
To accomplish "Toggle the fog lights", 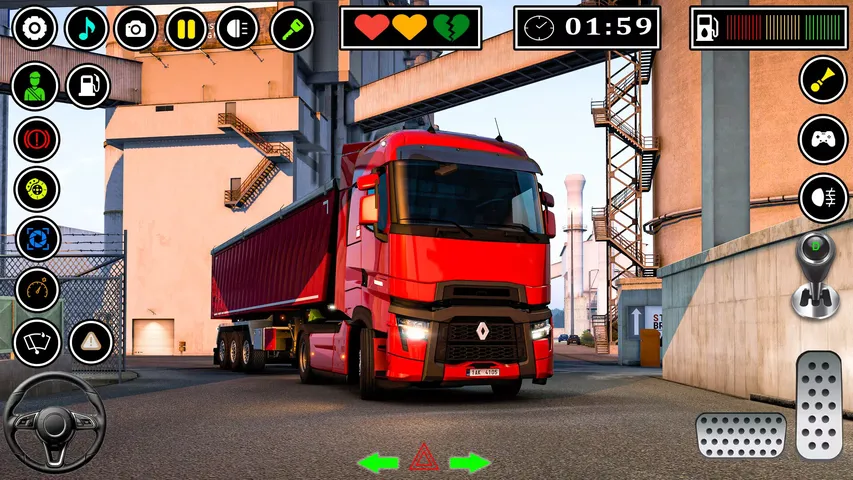I will tap(823, 198).
